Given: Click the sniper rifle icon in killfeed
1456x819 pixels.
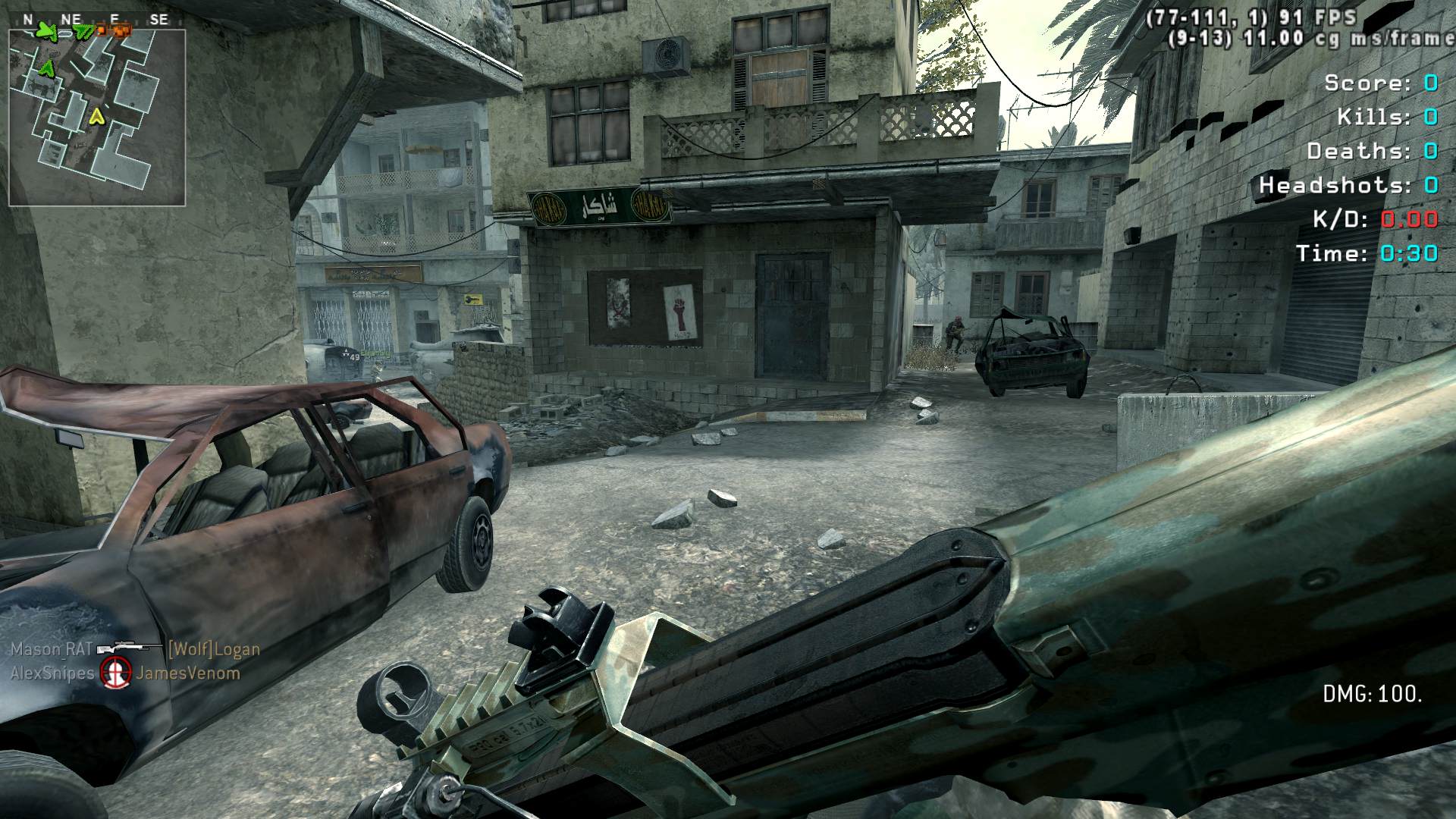Looking at the screenshot, I should click(129, 648).
